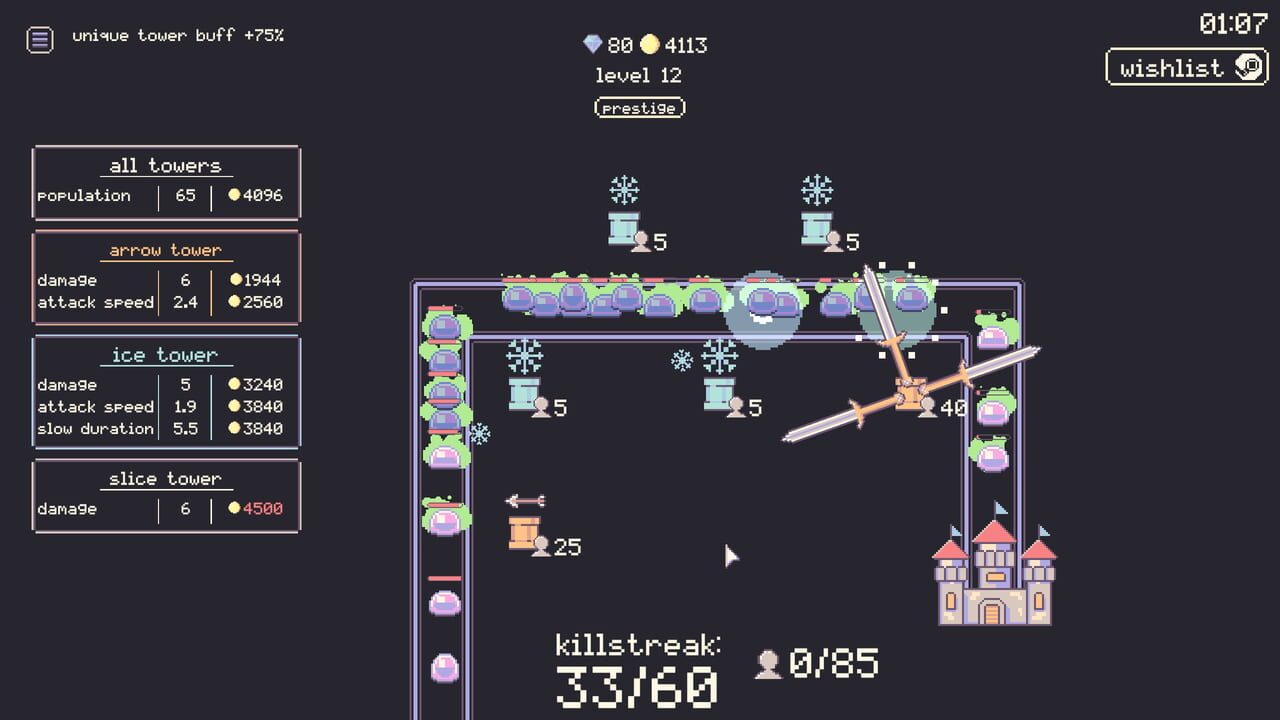Click the Steam logo on the wishlist button

click(1247, 68)
